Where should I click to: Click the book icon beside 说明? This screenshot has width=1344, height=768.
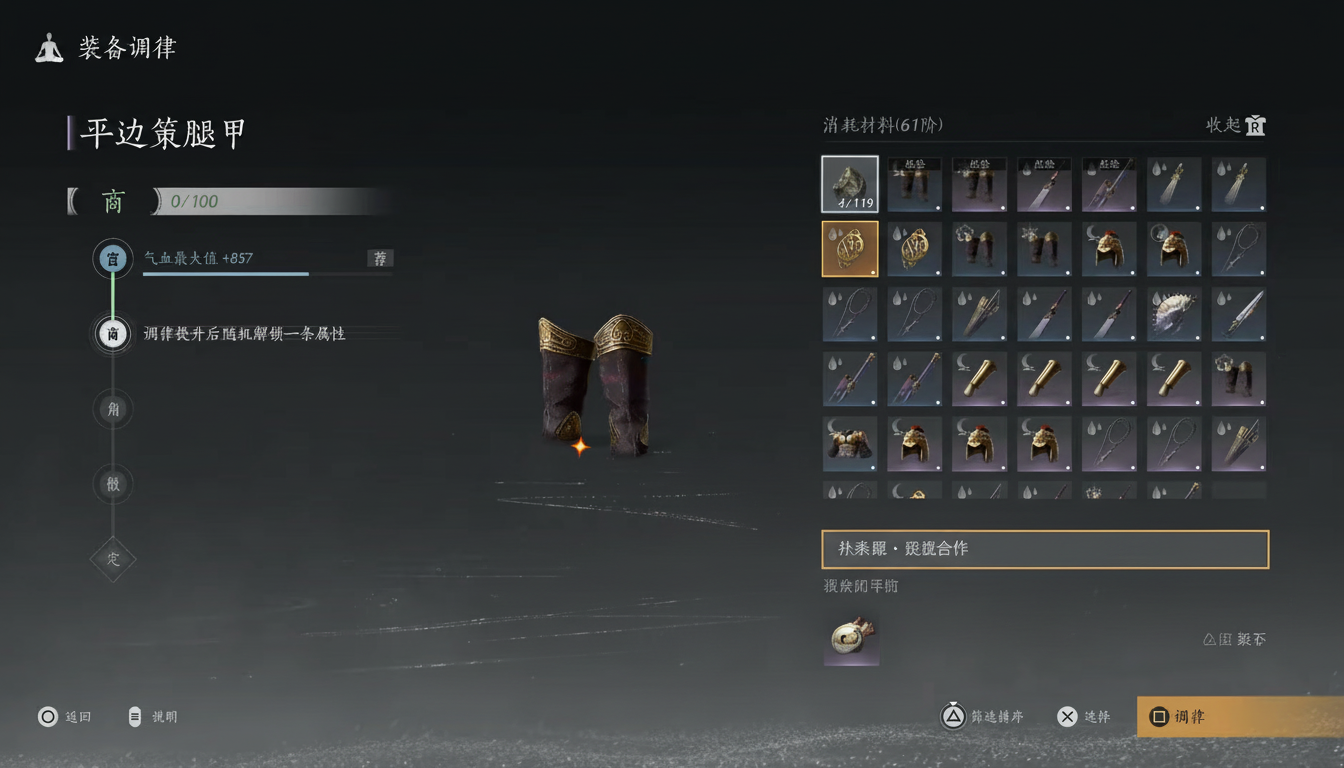tap(133, 716)
